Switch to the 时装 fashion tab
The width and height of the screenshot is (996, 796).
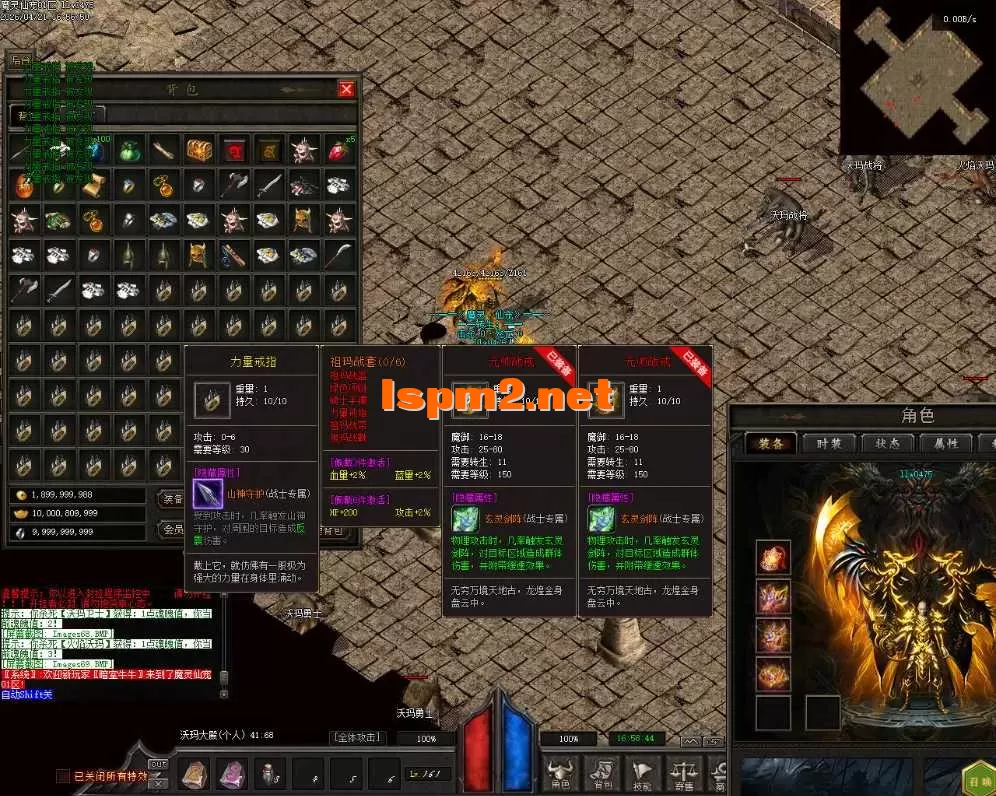pos(829,443)
